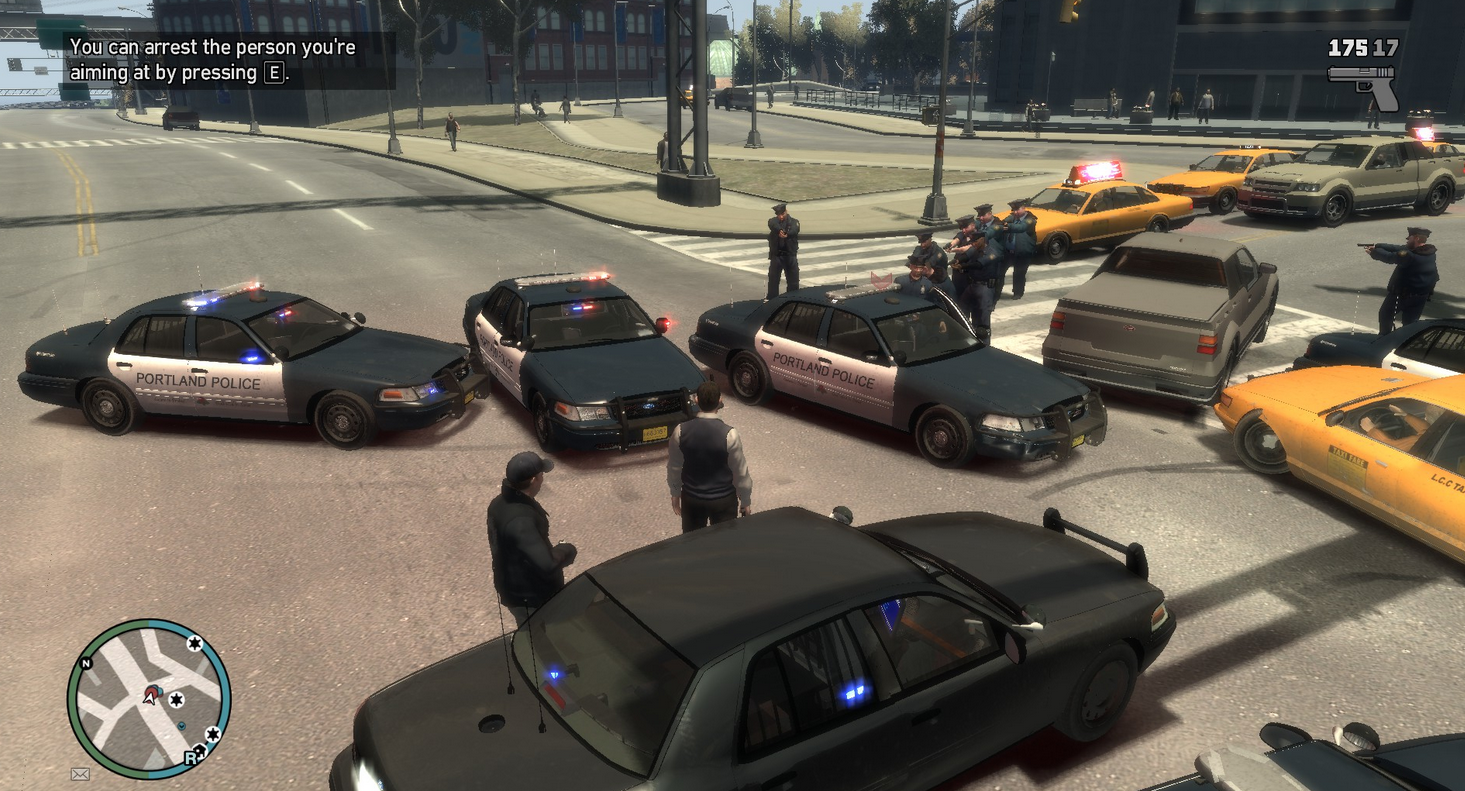1465x791 pixels.
Task: Click the north N compass marker
Action: [x=85, y=663]
